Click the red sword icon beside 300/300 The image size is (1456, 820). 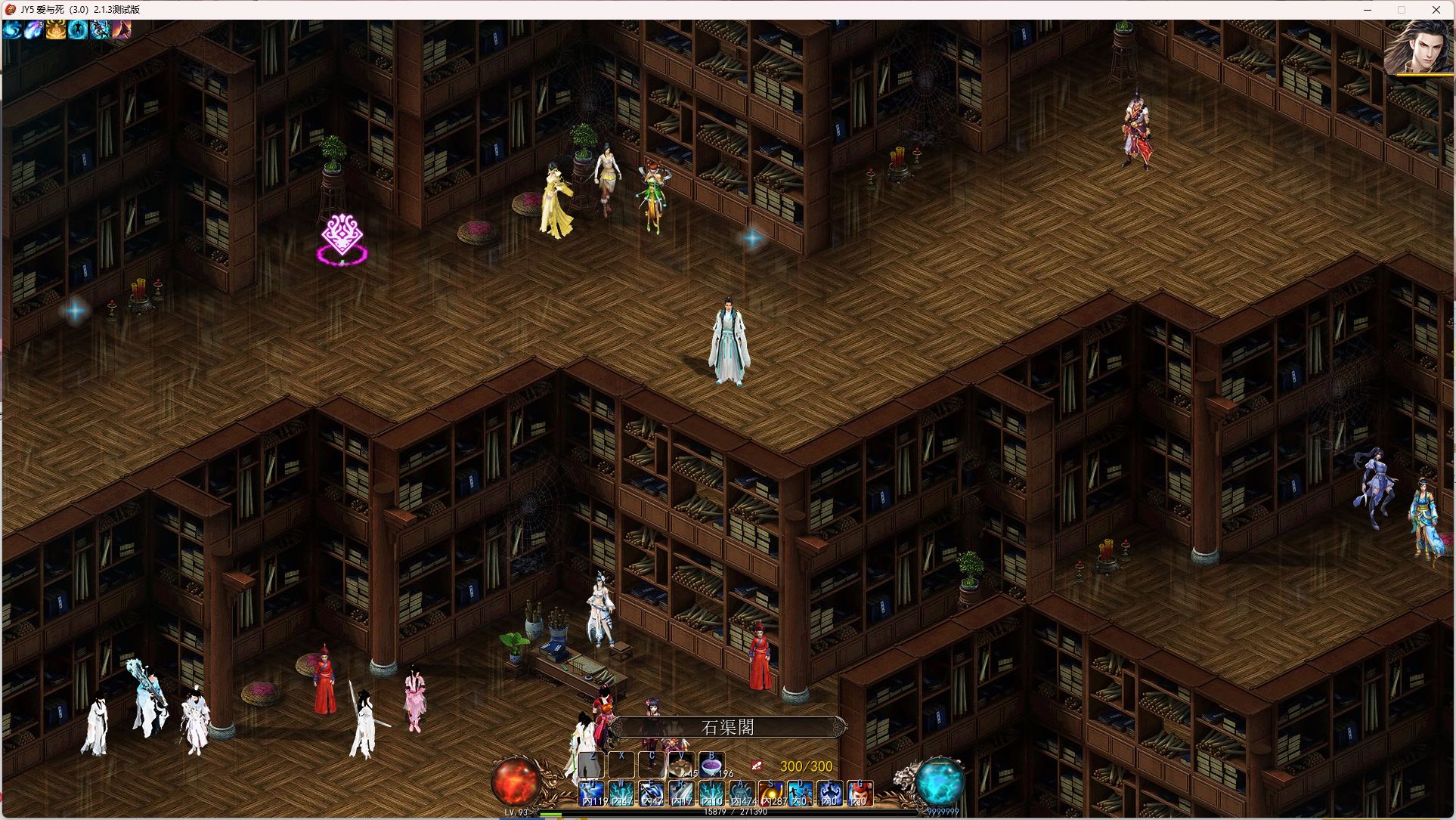tap(757, 766)
